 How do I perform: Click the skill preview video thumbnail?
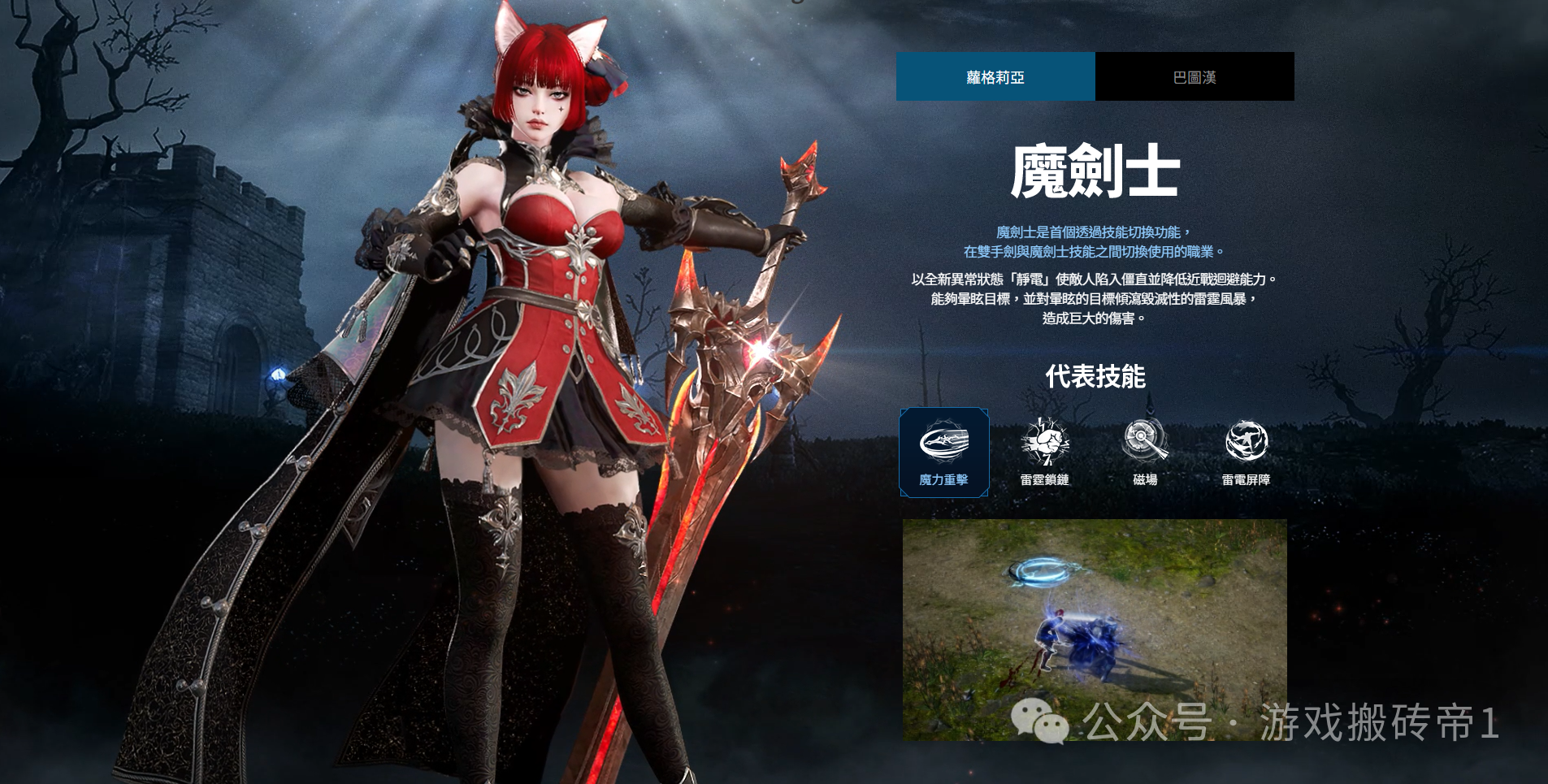tap(1095, 629)
